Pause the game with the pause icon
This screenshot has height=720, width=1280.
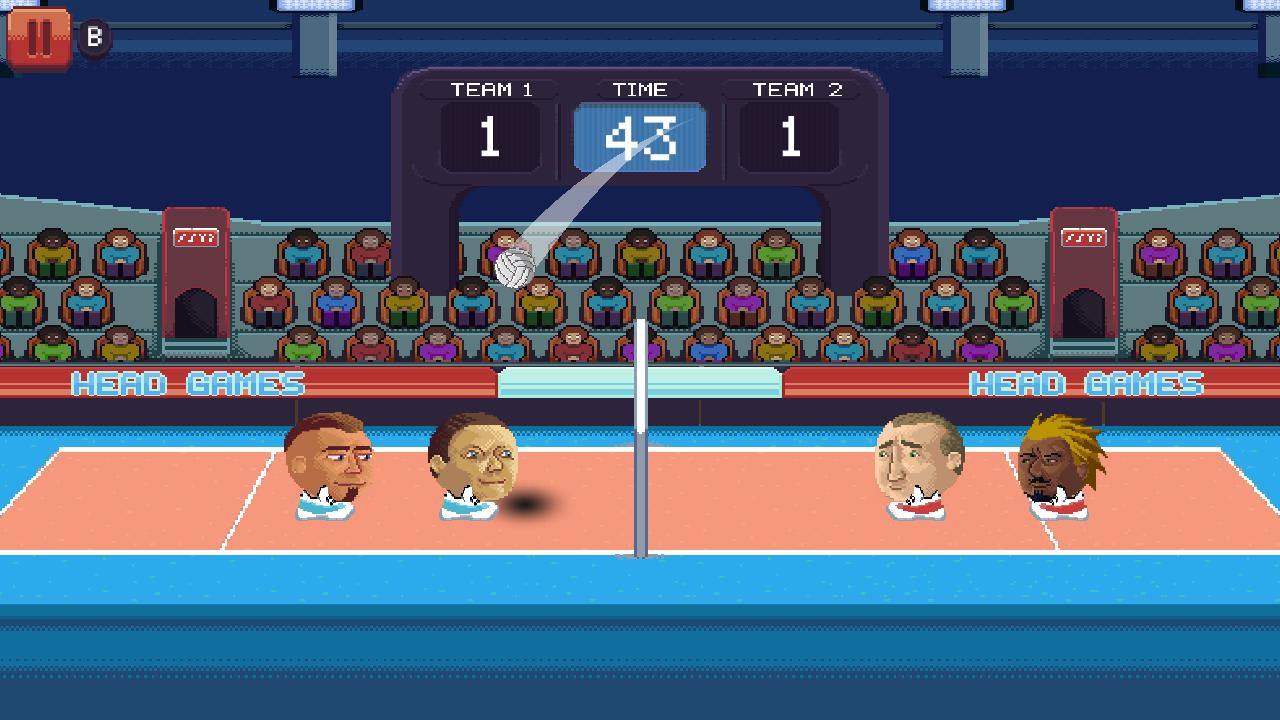tap(38, 39)
